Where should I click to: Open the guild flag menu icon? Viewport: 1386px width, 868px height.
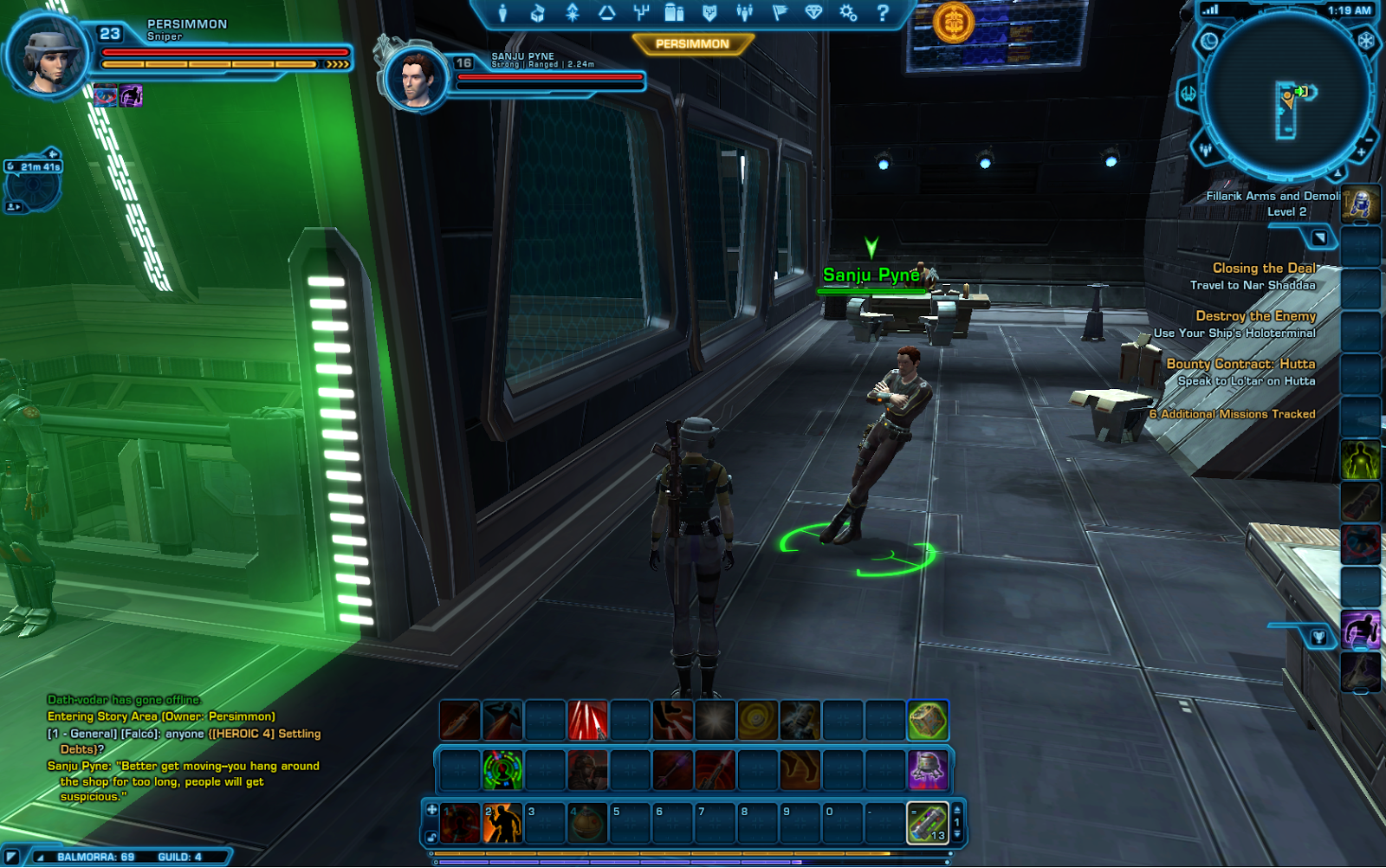[779, 13]
